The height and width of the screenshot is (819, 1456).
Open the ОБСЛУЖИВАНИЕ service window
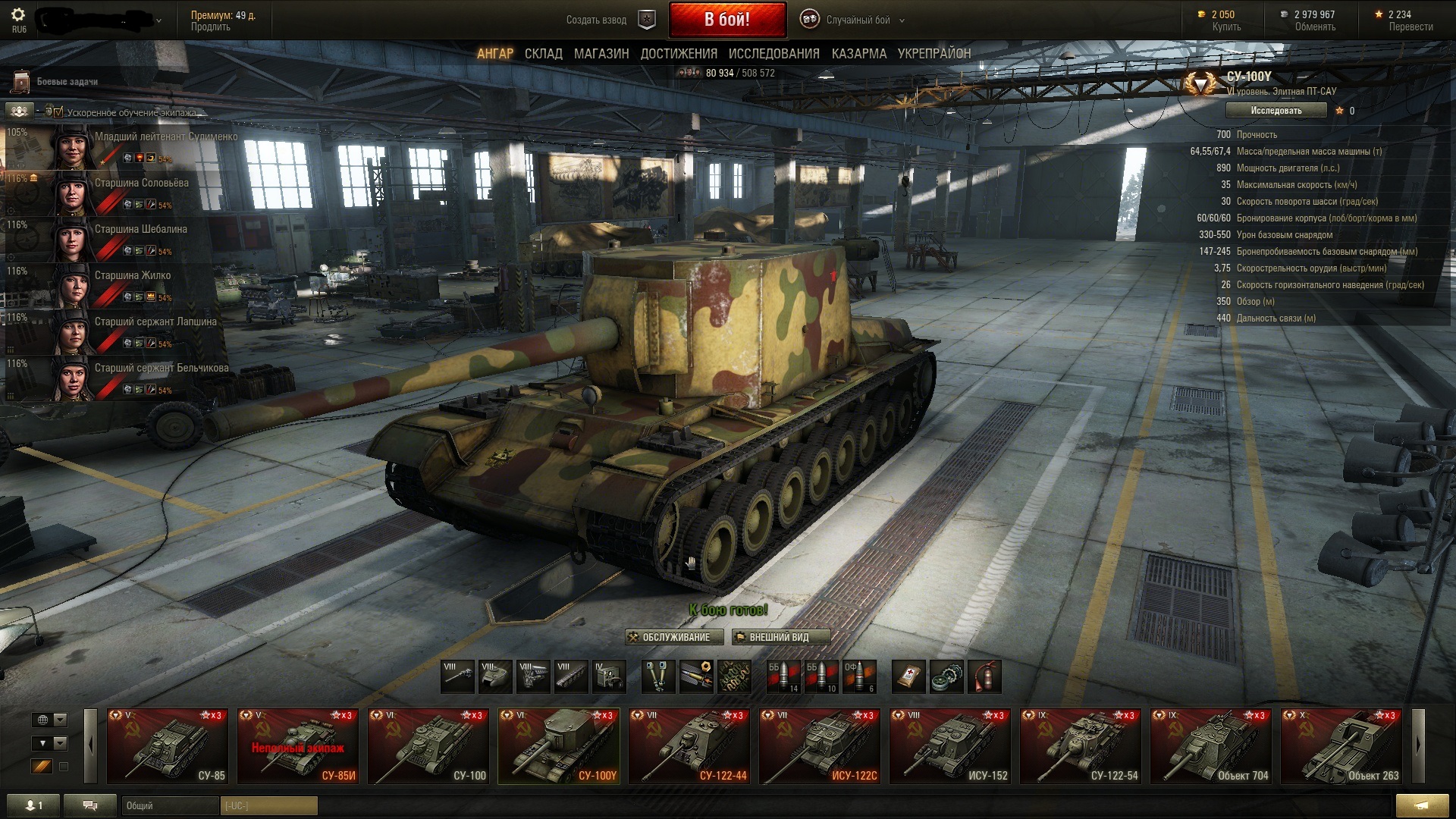[x=670, y=637]
